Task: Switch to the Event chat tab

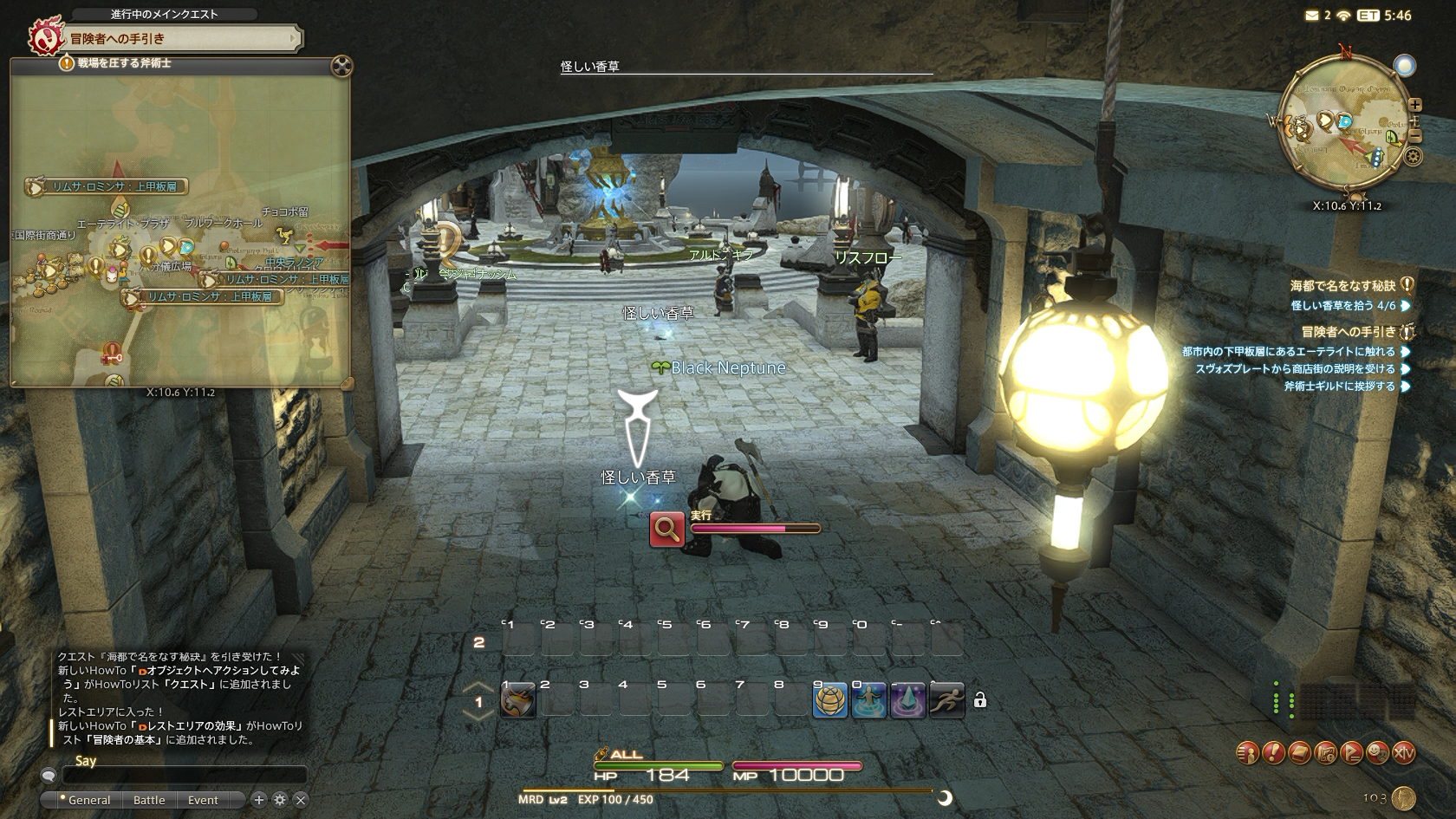Action: pos(203,800)
